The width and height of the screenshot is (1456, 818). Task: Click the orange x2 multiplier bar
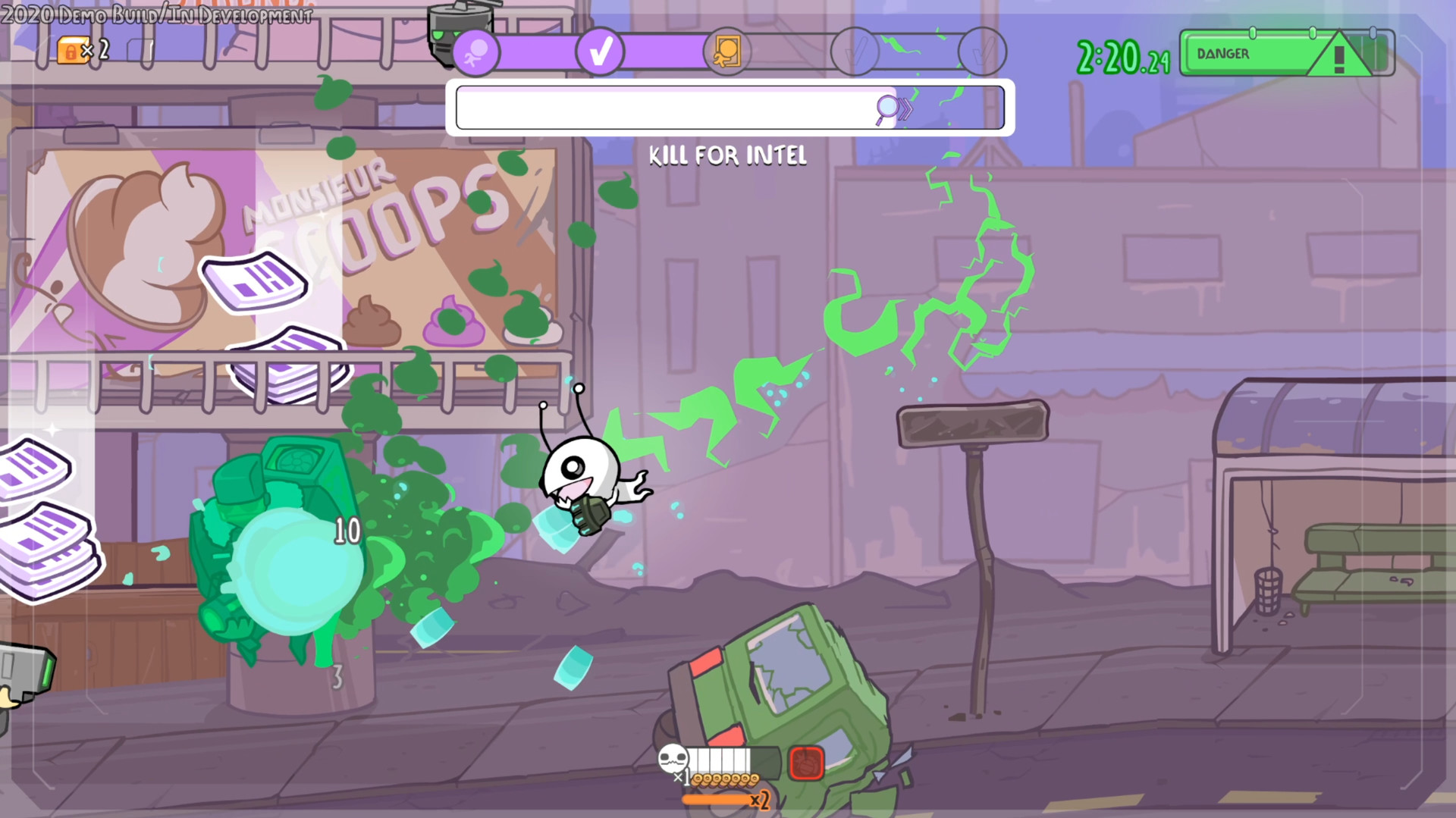coord(715,800)
